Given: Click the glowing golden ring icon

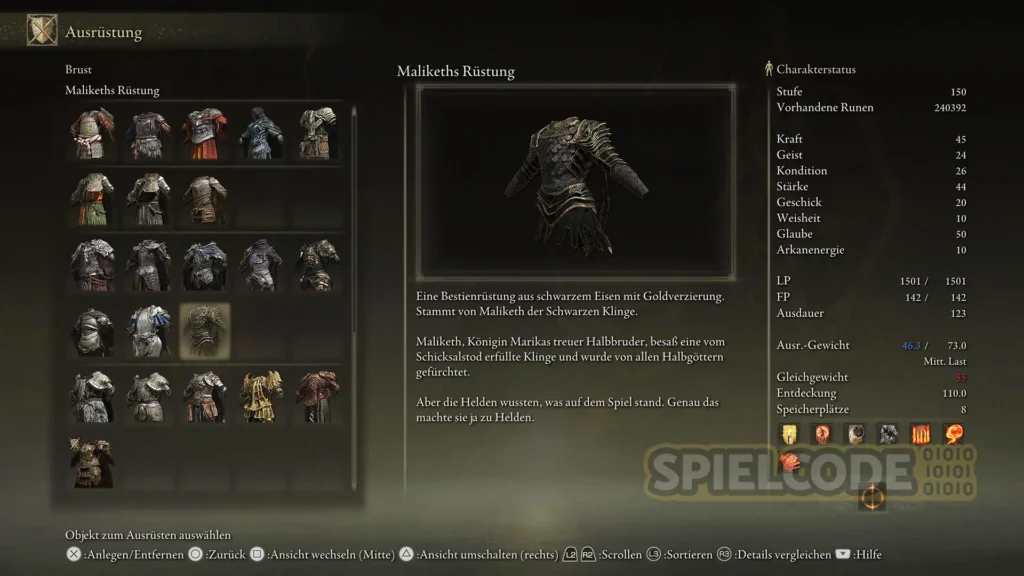Looking at the screenshot, I should tap(871, 497).
